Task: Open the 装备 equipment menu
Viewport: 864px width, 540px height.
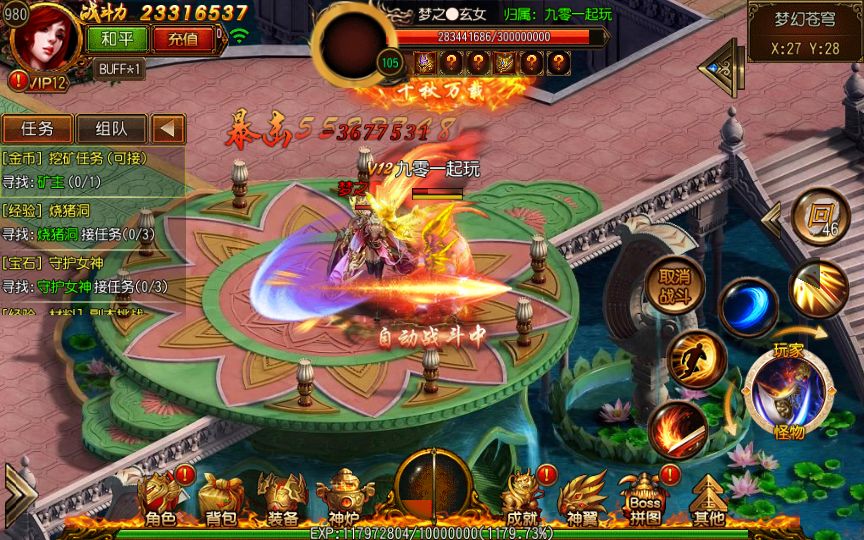Action: [x=282, y=499]
